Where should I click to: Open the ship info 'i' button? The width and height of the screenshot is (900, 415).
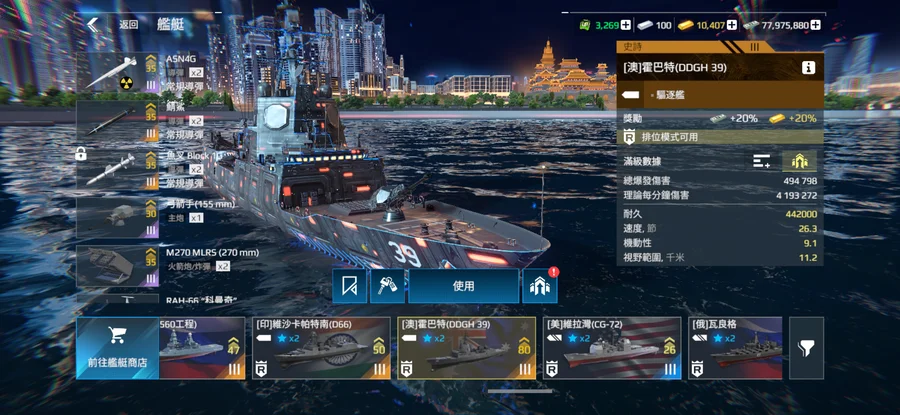(808, 68)
